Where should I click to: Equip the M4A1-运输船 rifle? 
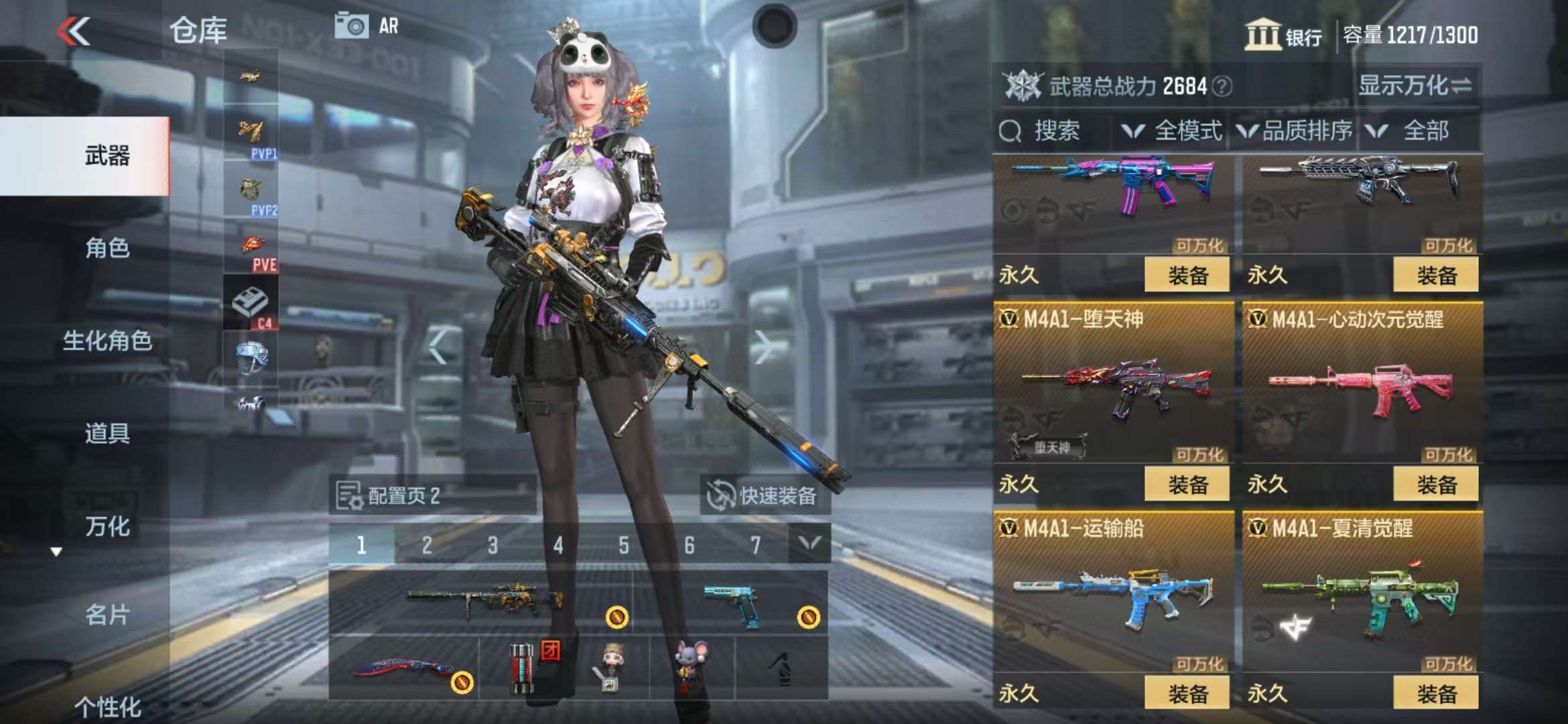[1186, 693]
